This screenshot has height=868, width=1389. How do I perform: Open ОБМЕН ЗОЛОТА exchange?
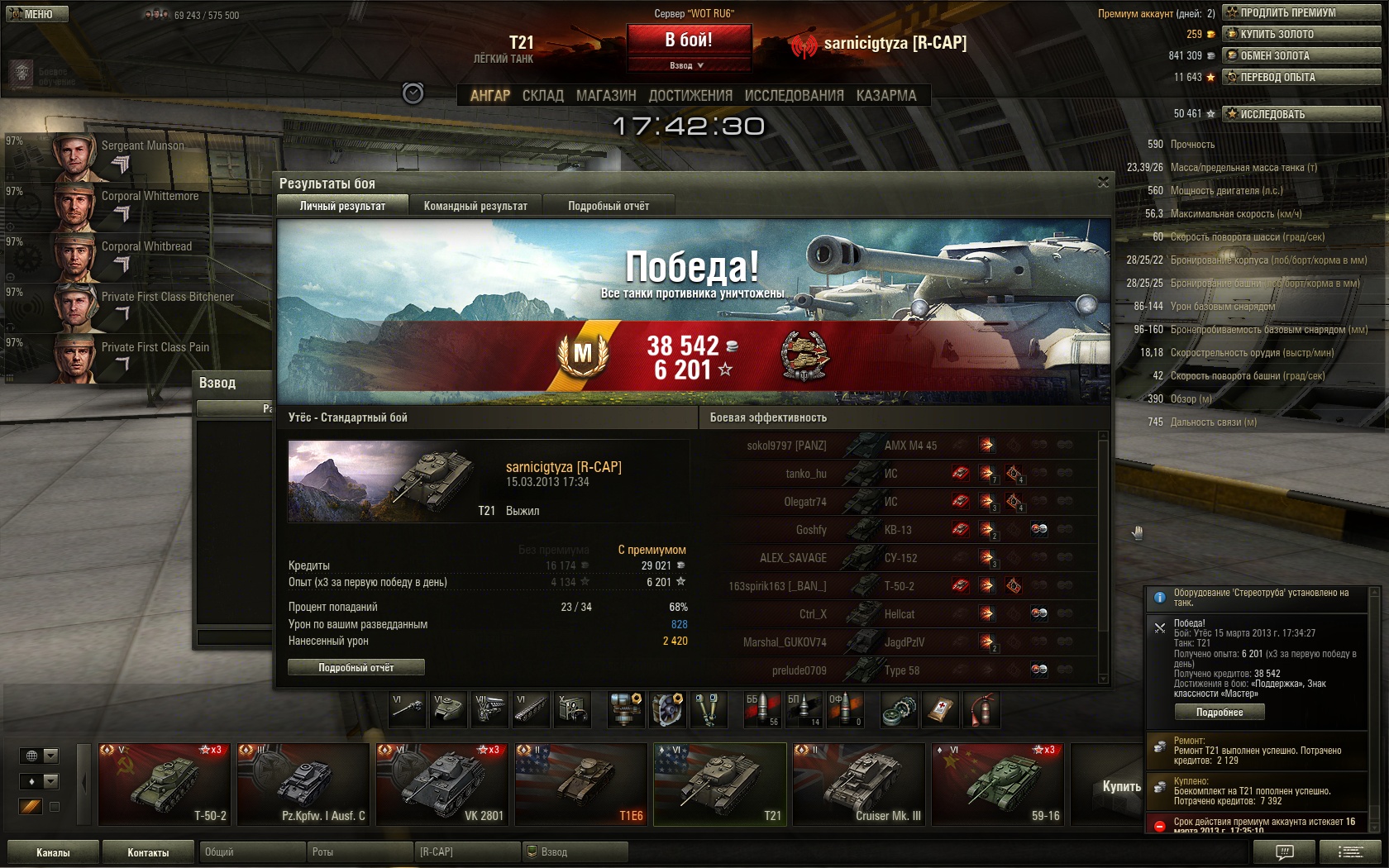1301,55
